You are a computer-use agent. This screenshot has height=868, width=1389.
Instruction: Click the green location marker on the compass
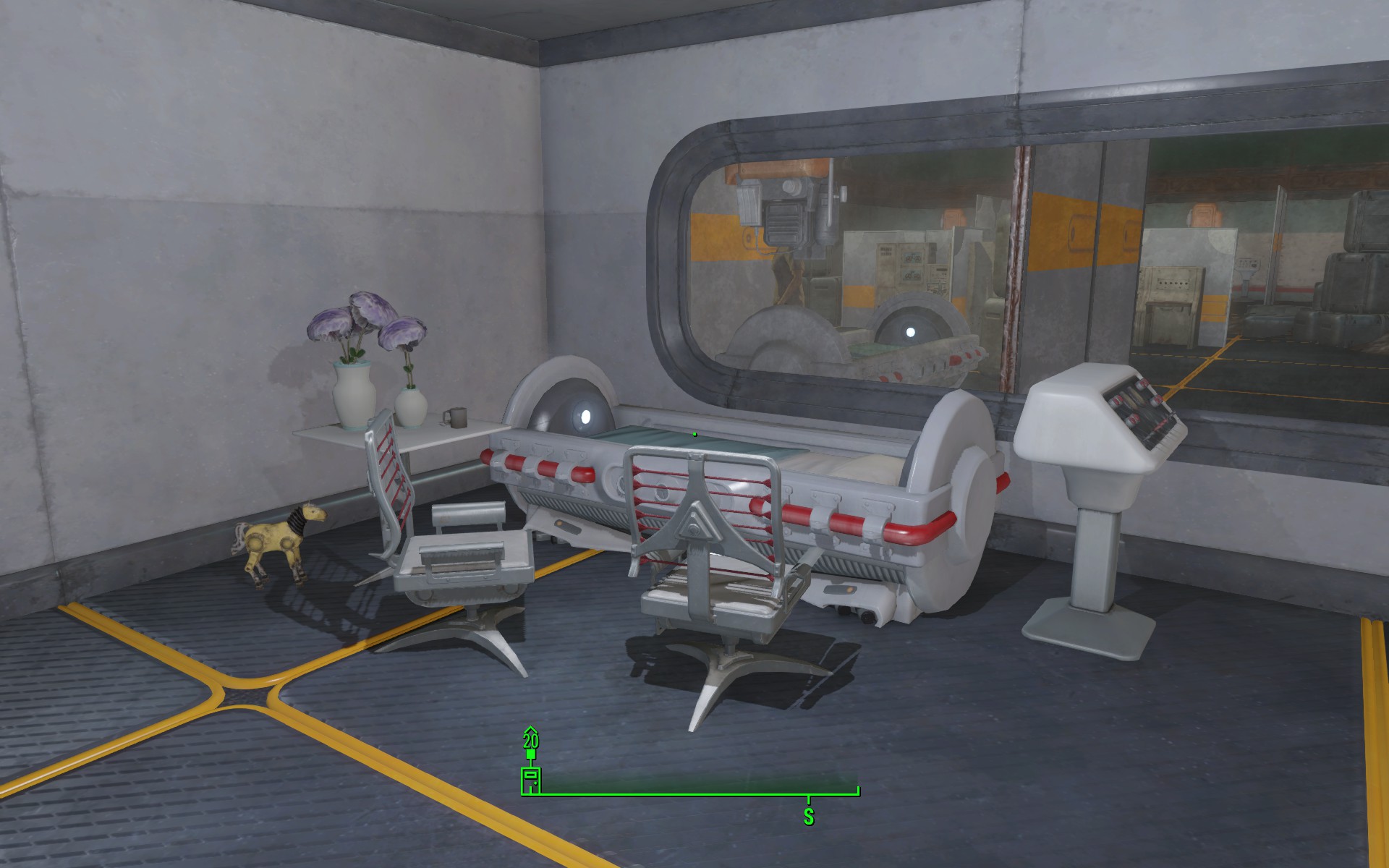(530, 780)
